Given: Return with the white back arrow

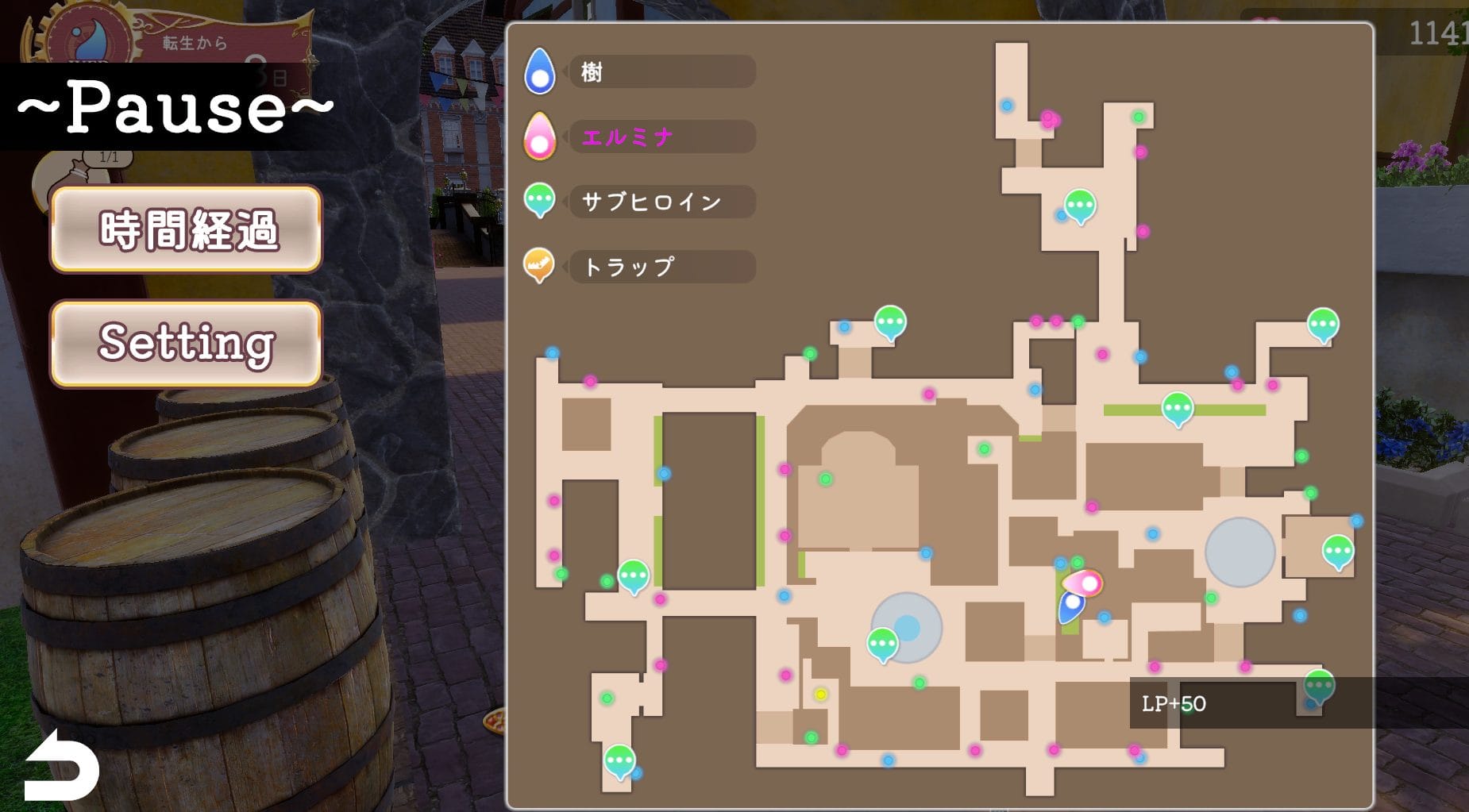Looking at the screenshot, I should [x=61, y=766].
